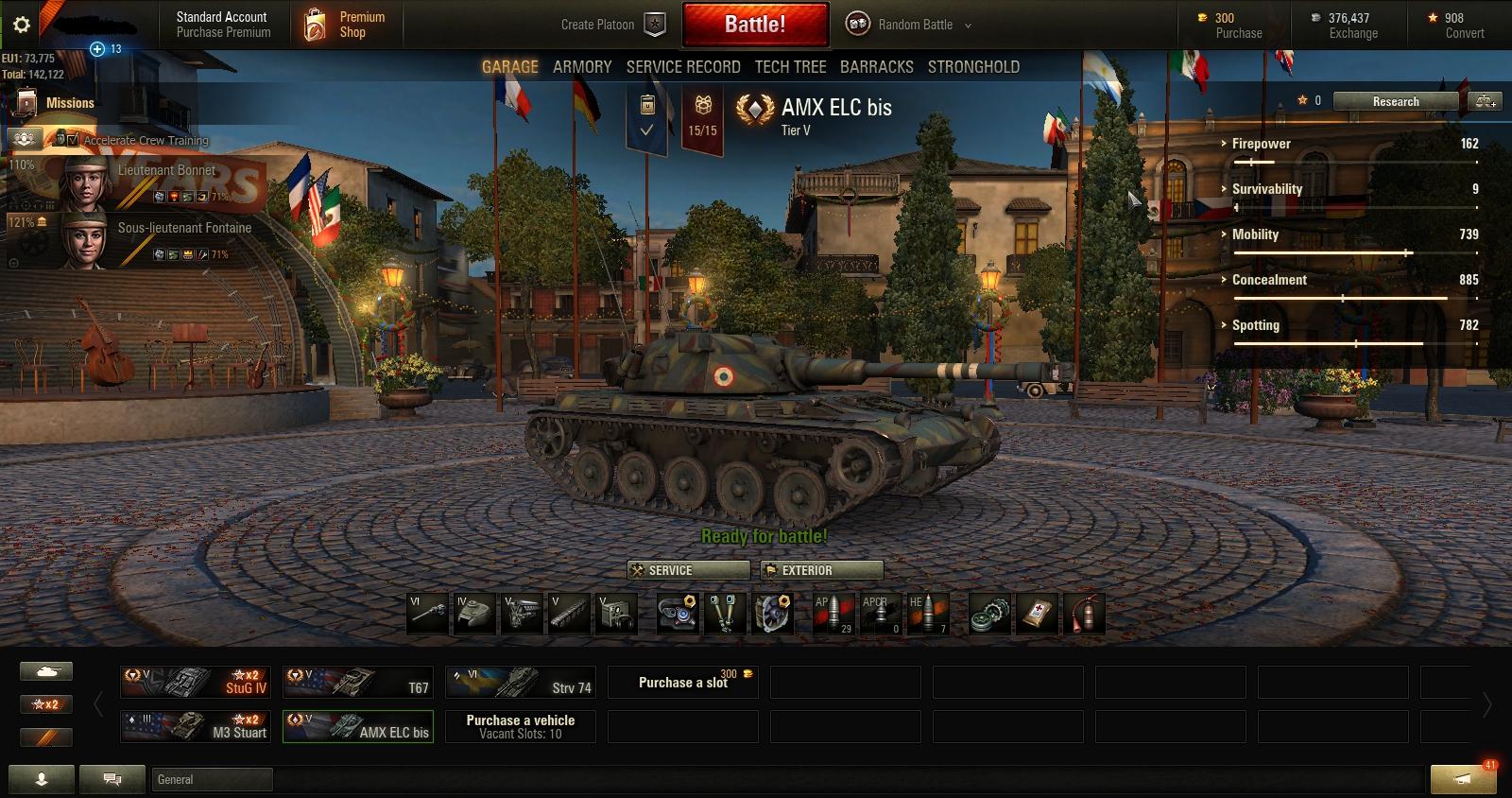Screen dimensions: 1512x798
Task: Open the Service Record tab
Action: (x=683, y=67)
